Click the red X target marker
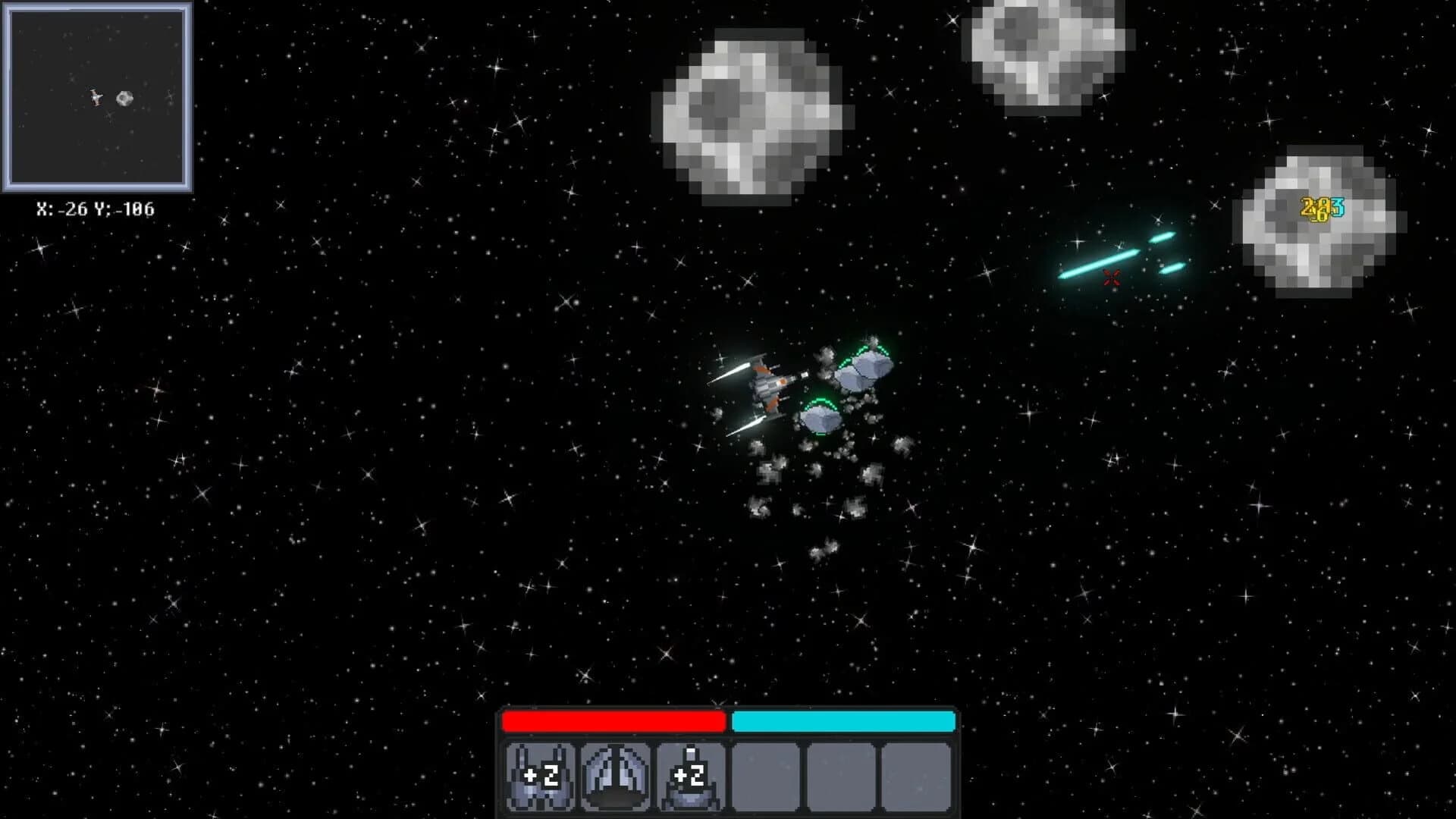1456x819 pixels. (x=1111, y=278)
